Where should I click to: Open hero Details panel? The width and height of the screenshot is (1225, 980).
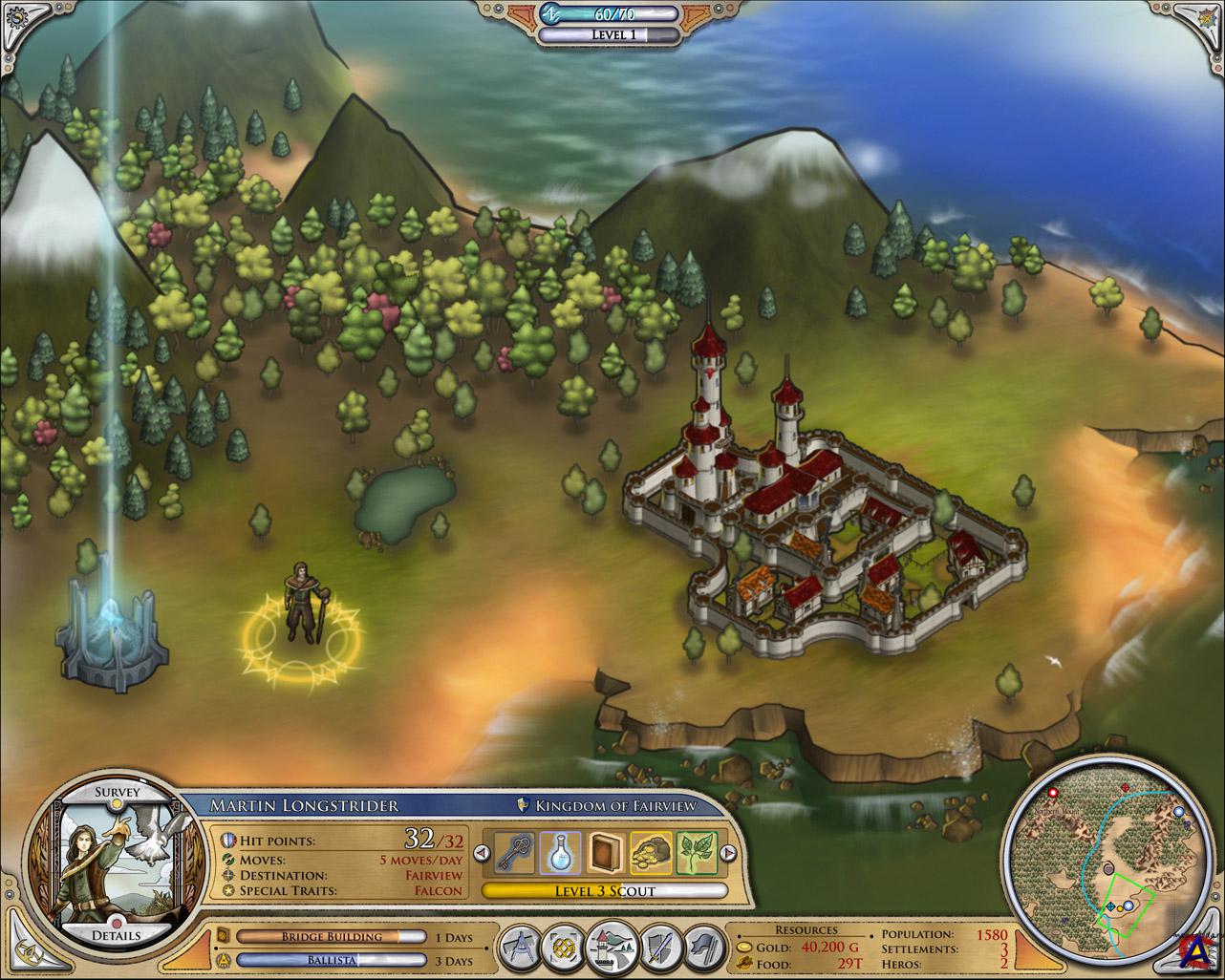pos(118,934)
